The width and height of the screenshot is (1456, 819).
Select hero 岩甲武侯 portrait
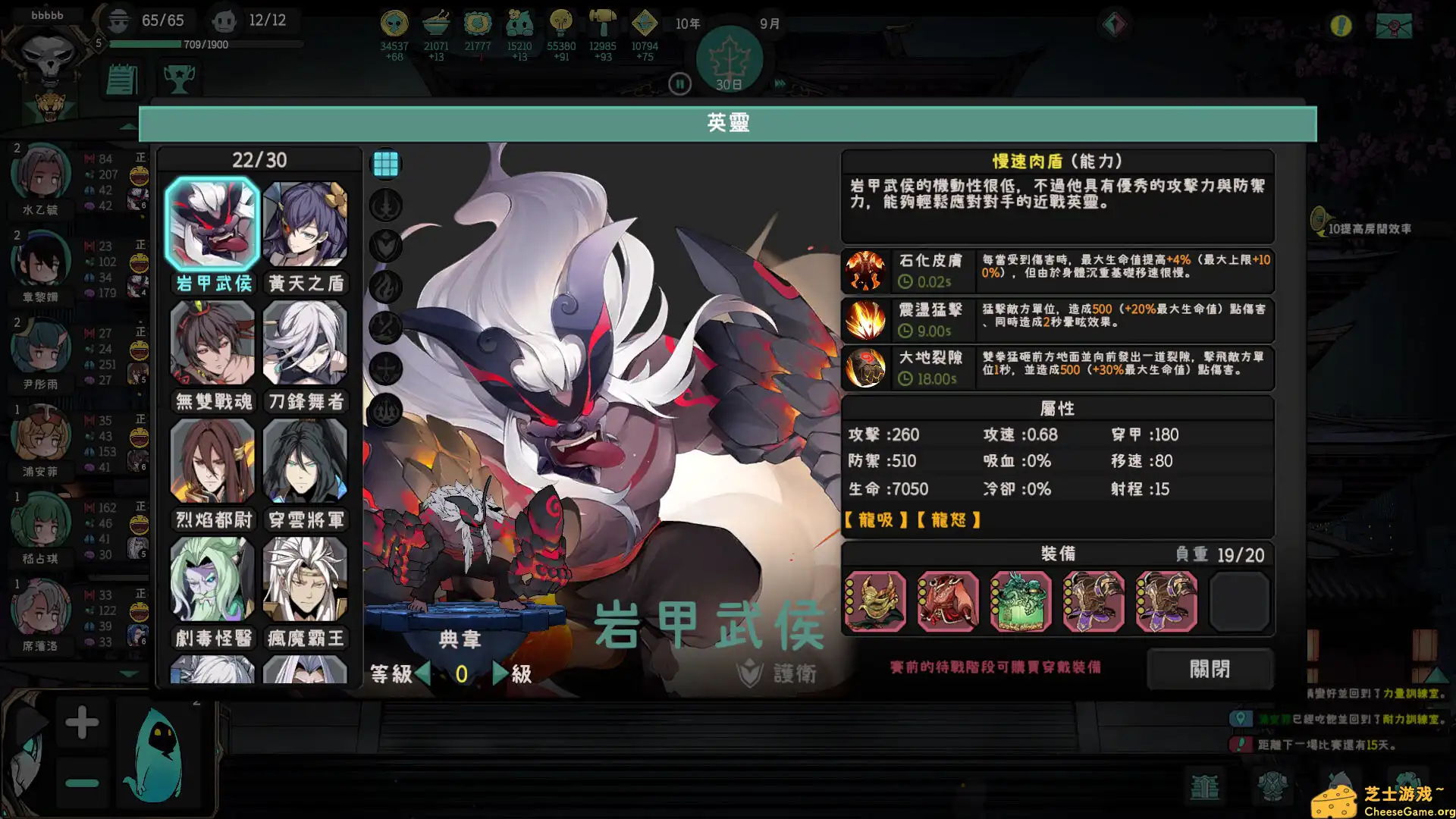(x=212, y=222)
